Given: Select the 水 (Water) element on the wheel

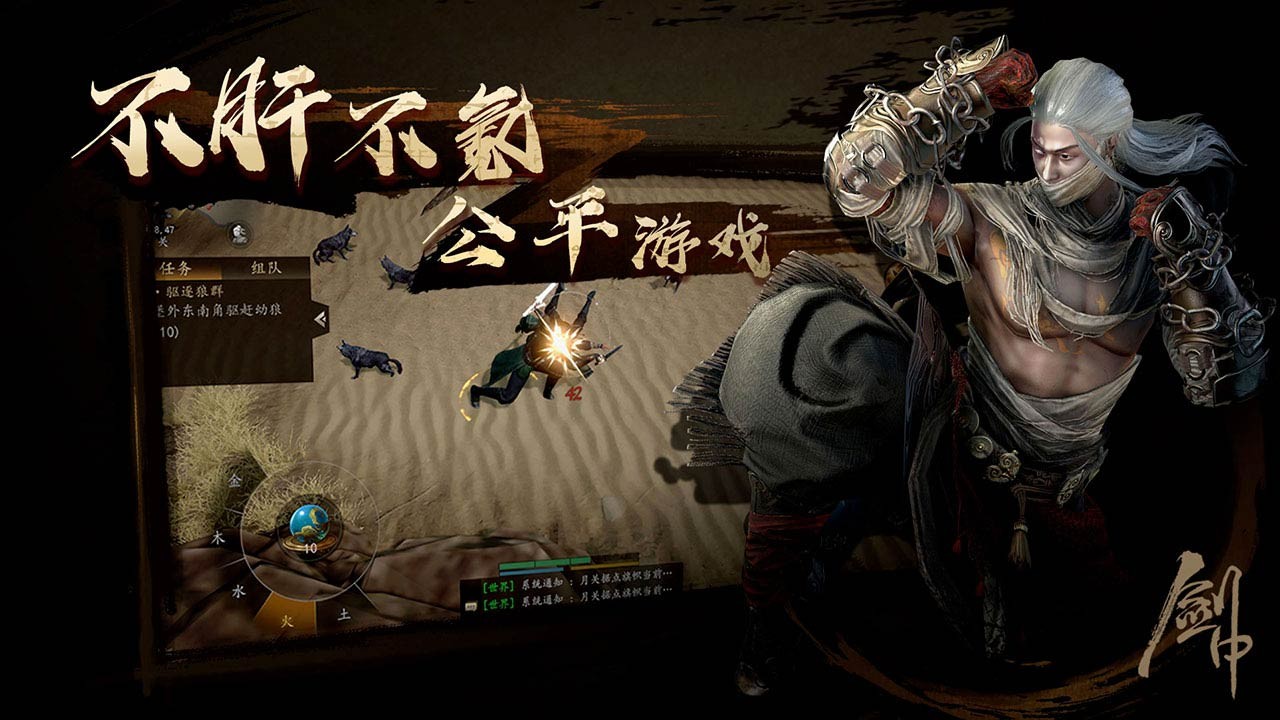Looking at the screenshot, I should [240, 590].
